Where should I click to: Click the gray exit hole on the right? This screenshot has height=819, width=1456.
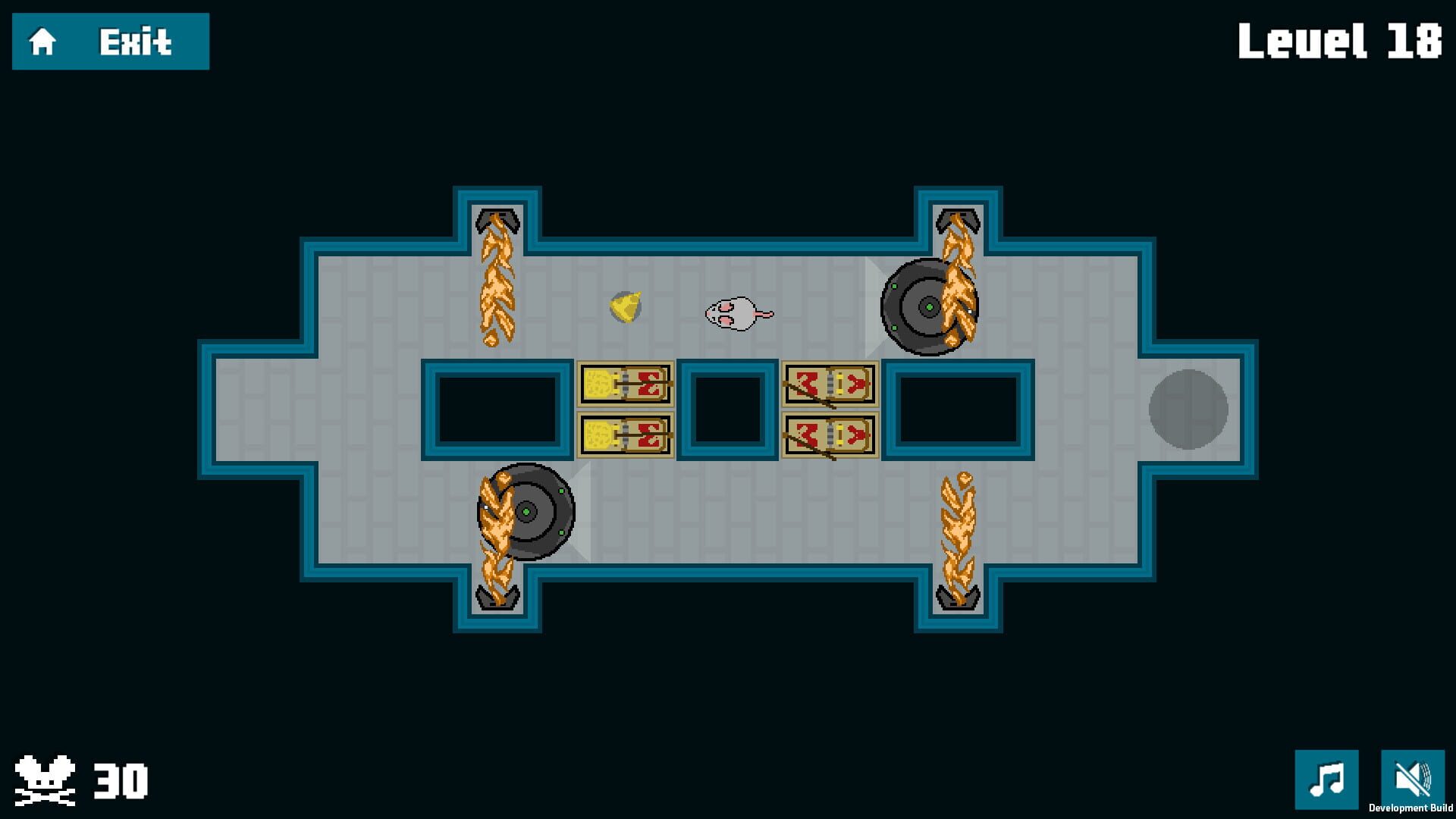click(1186, 409)
